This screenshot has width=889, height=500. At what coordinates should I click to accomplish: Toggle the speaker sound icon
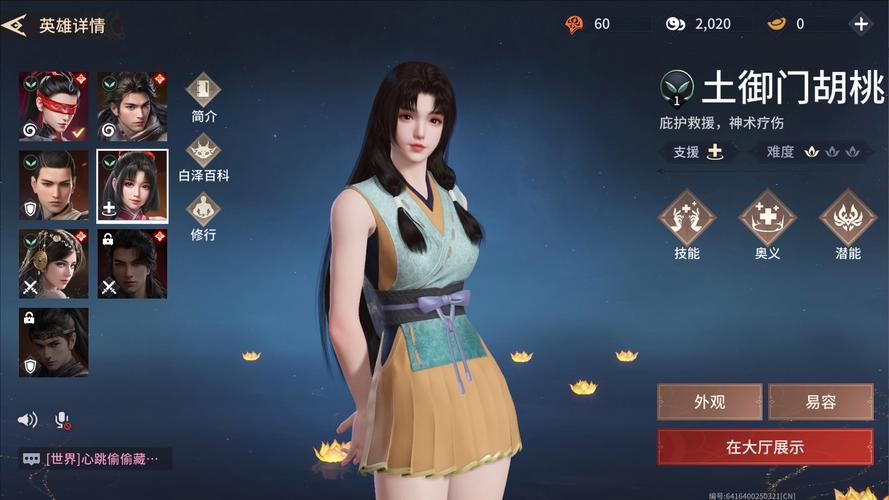(28, 420)
